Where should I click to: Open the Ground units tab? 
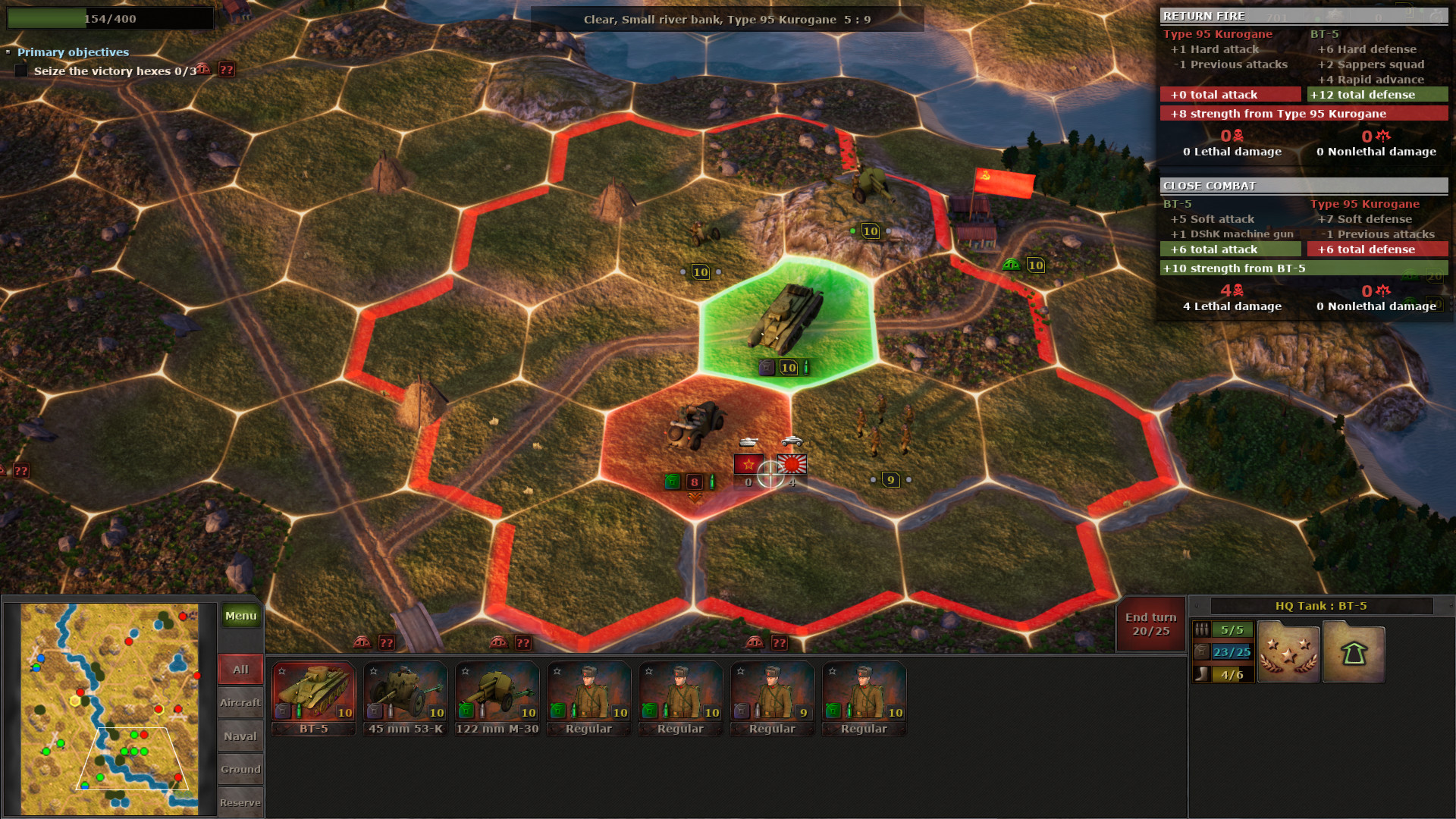[x=240, y=769]
